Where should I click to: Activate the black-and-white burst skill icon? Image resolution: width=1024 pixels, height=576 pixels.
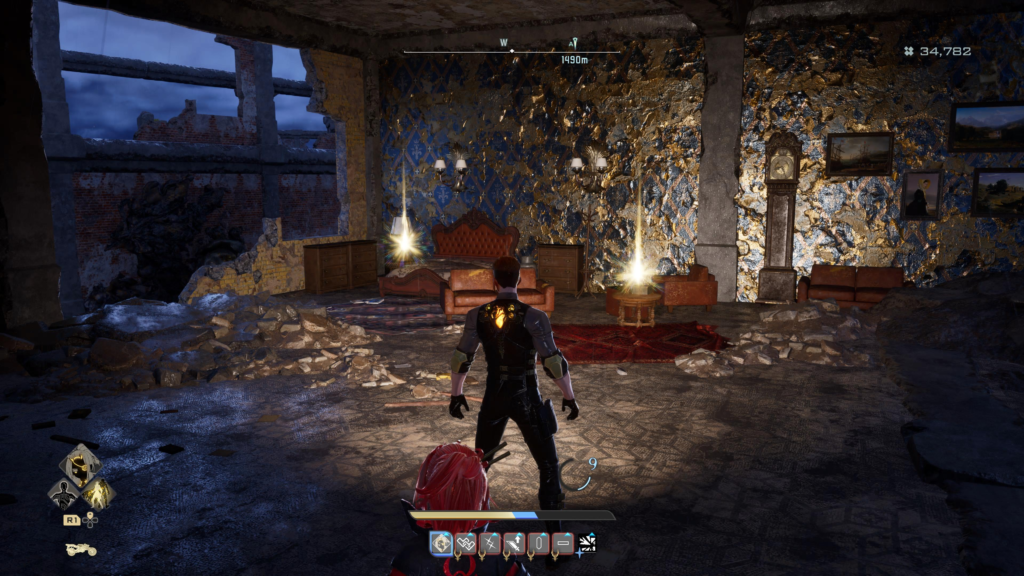587,542
